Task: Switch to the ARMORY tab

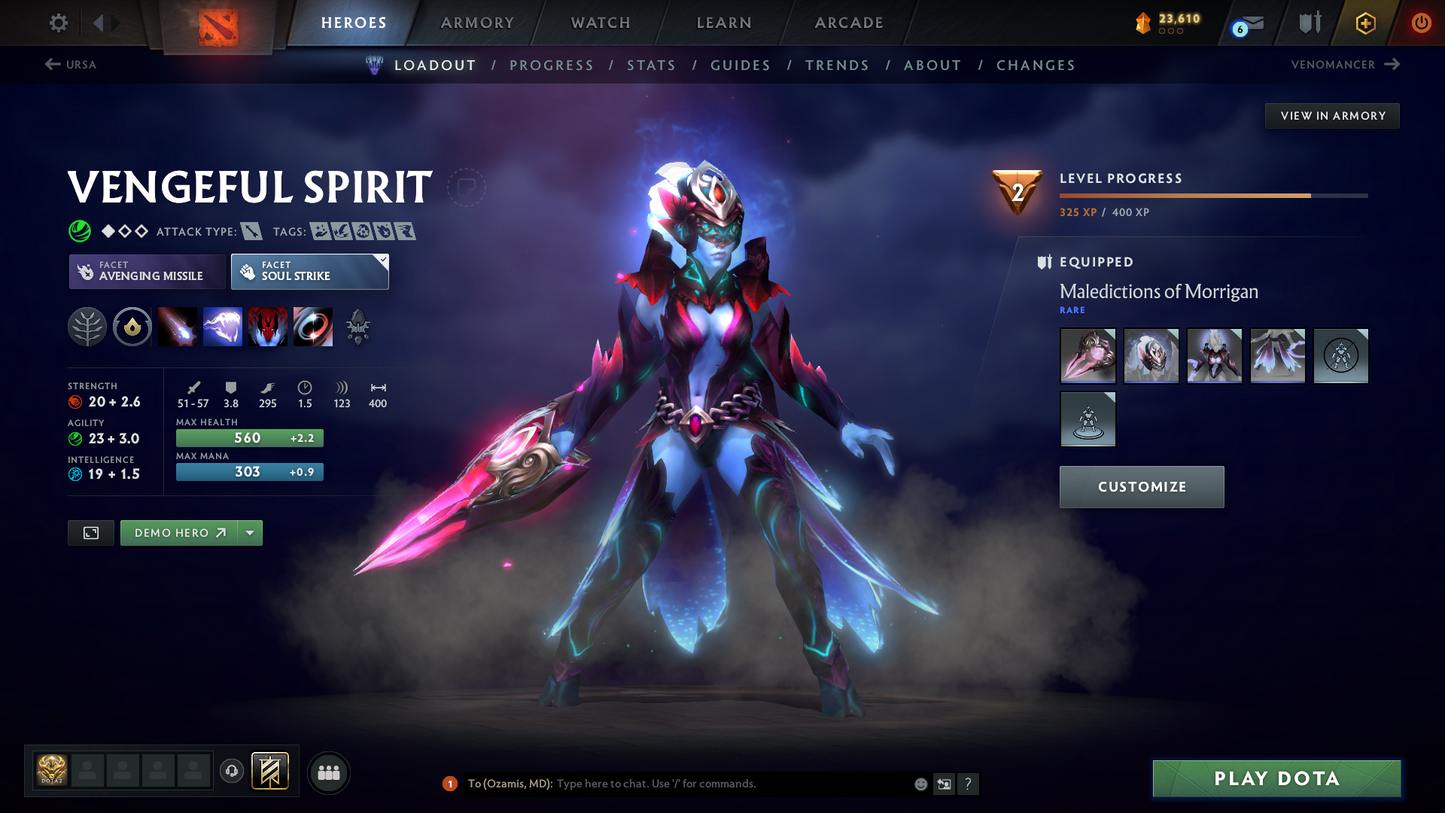Action: click(x=476, y=22)
